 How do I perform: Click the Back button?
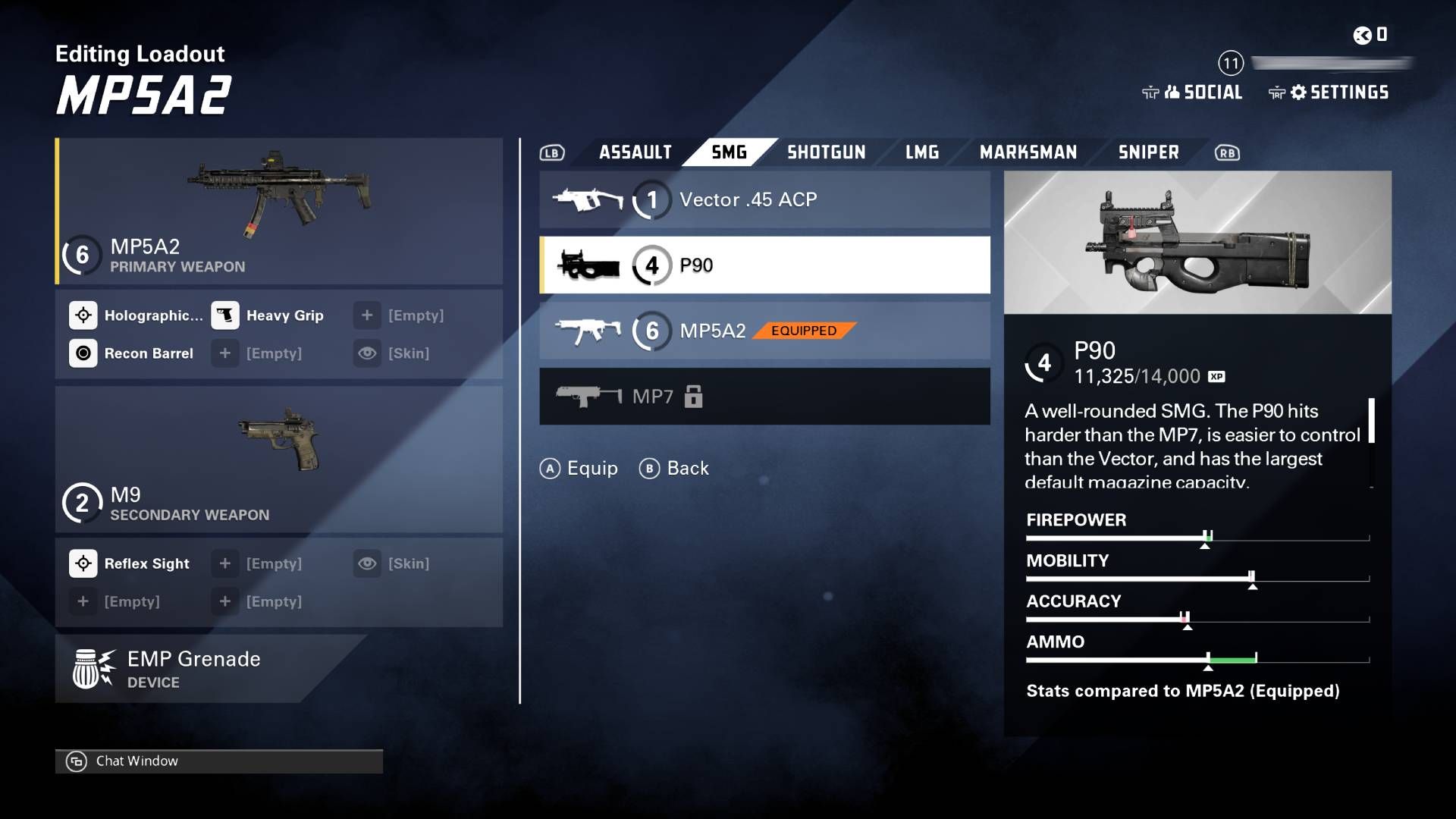coord(674,468)
